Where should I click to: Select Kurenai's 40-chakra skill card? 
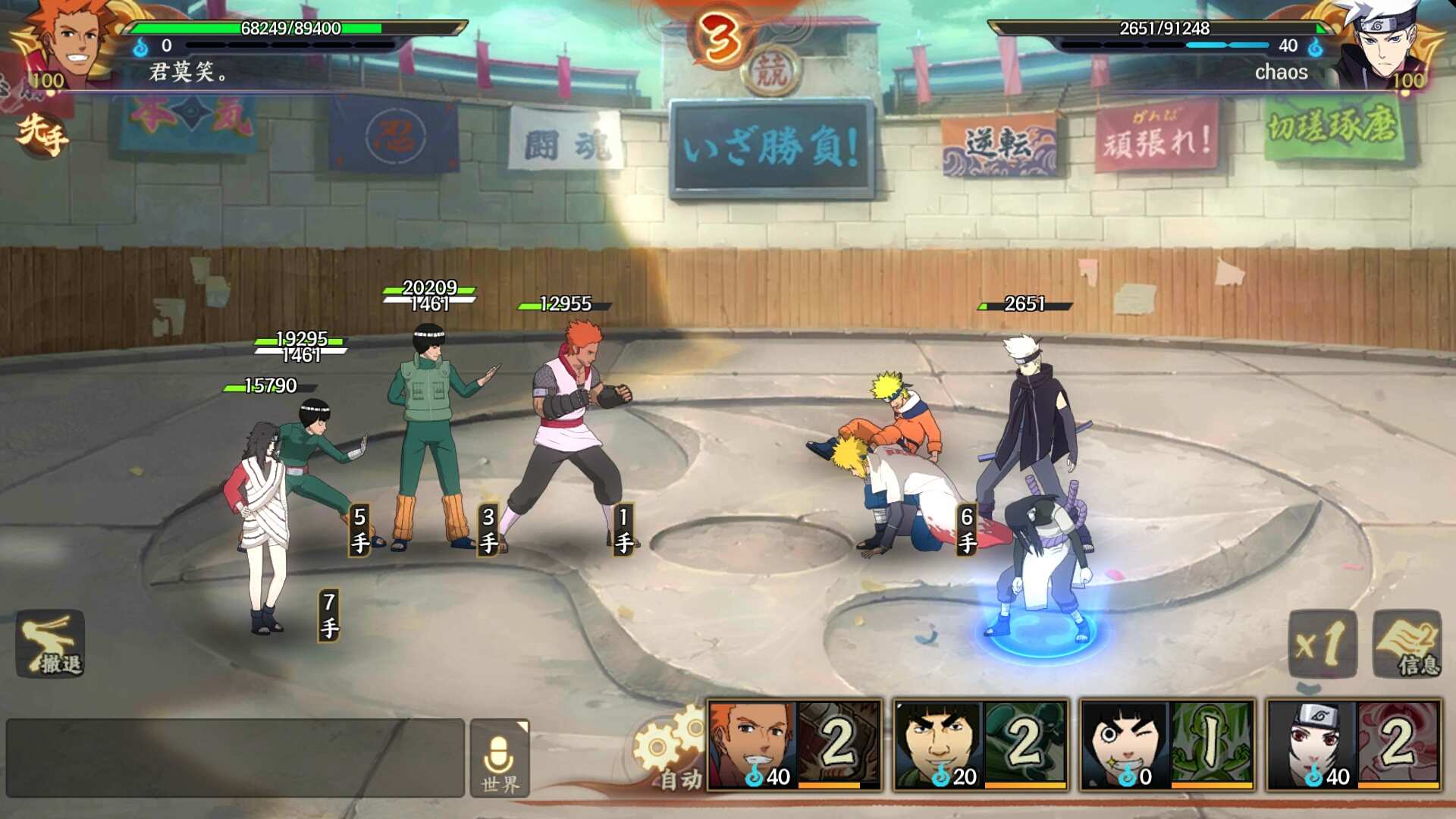1354,745
